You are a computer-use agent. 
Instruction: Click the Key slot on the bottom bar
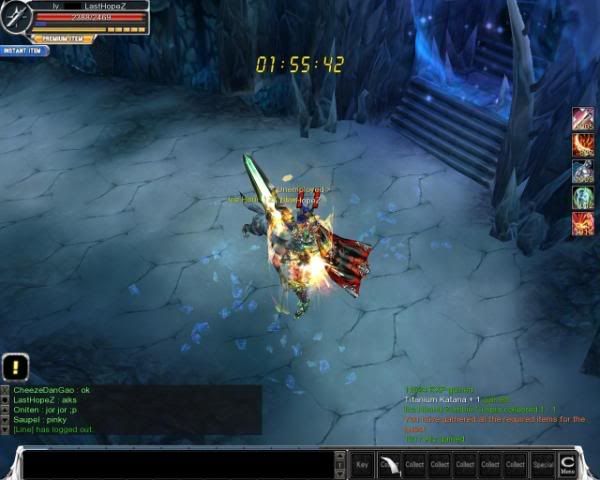tap(362, 464)
